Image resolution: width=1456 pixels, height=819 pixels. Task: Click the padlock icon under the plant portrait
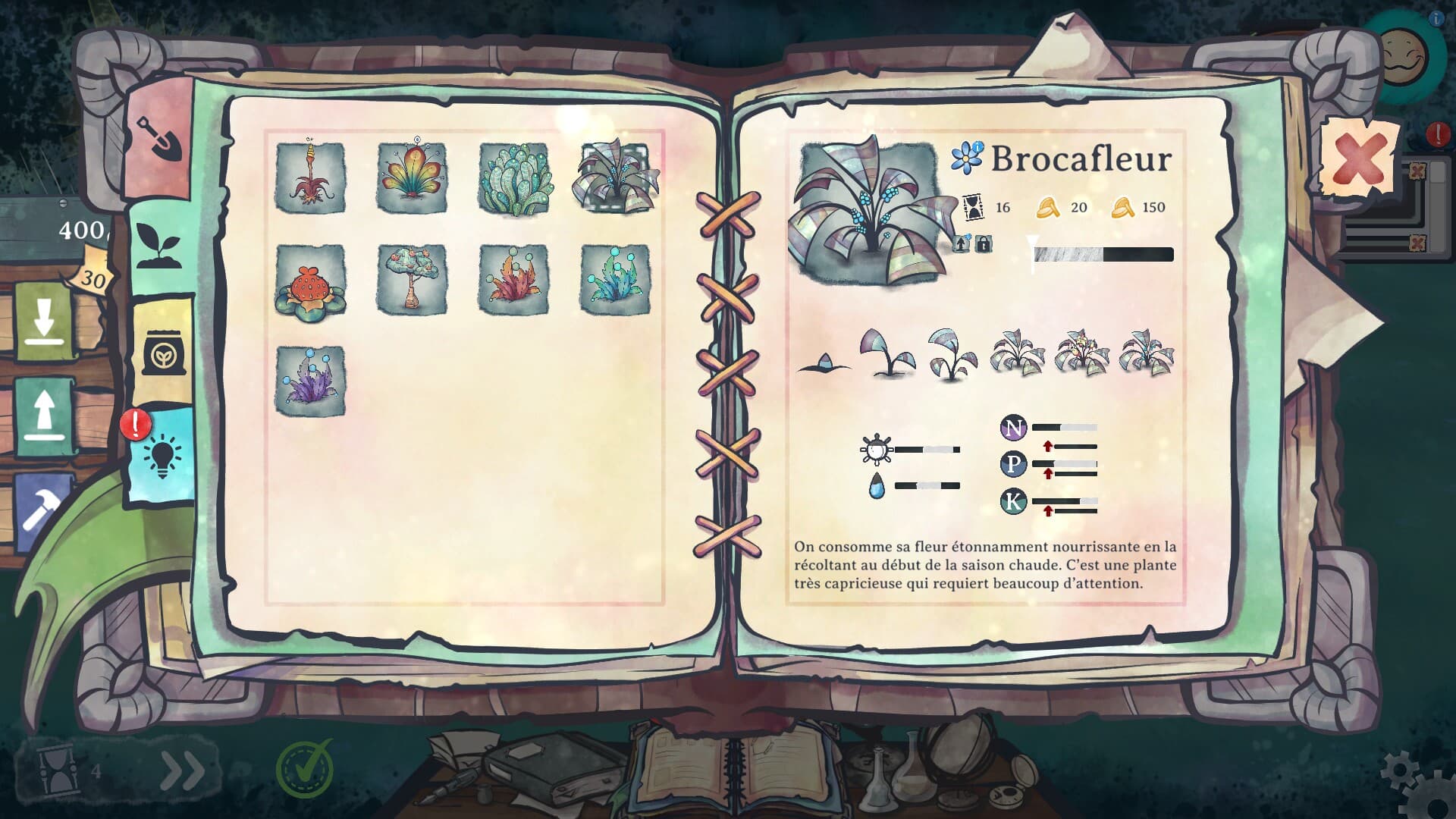coord(983,244)
